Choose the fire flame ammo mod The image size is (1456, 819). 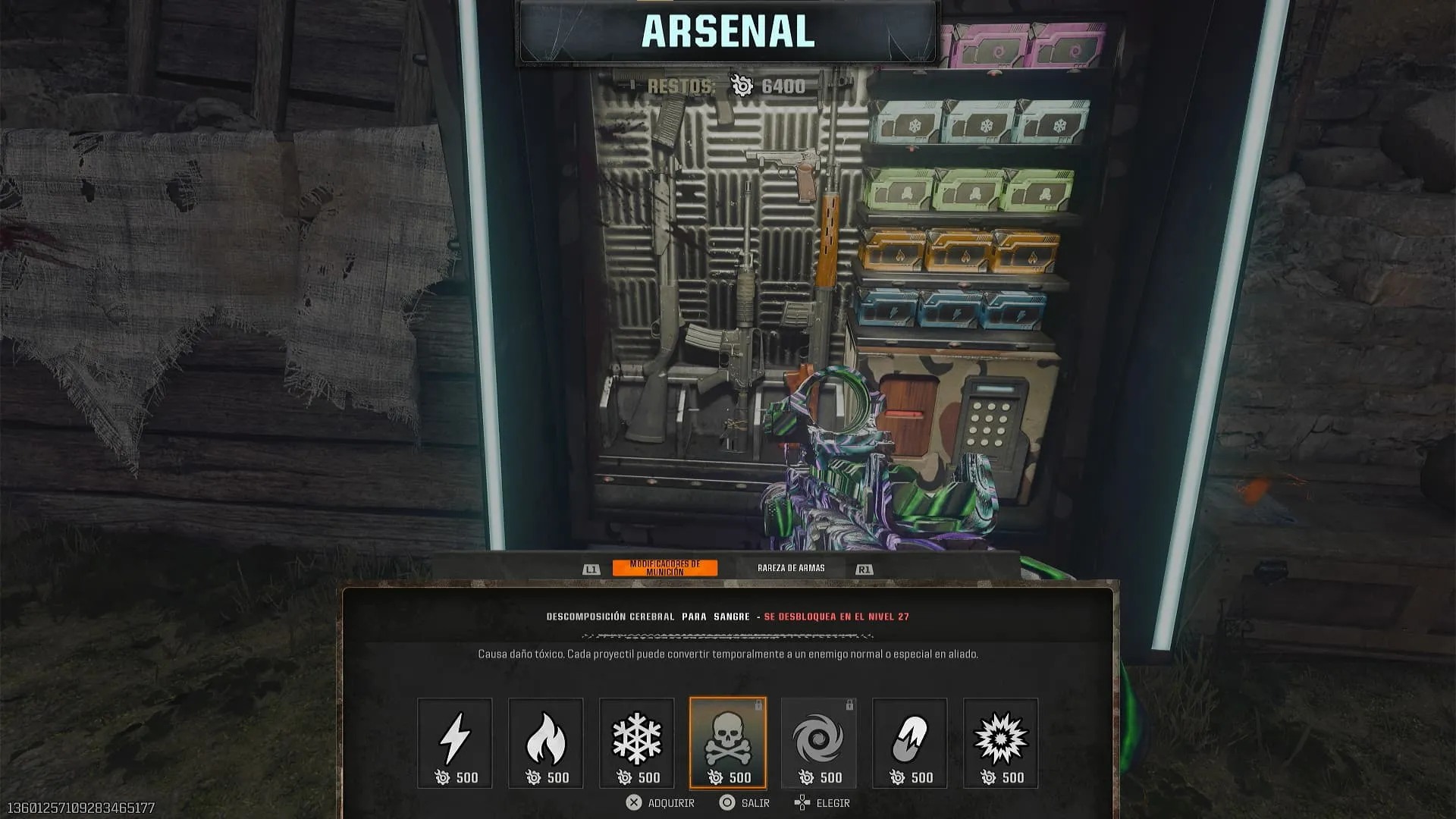click(x=545, y=742)
